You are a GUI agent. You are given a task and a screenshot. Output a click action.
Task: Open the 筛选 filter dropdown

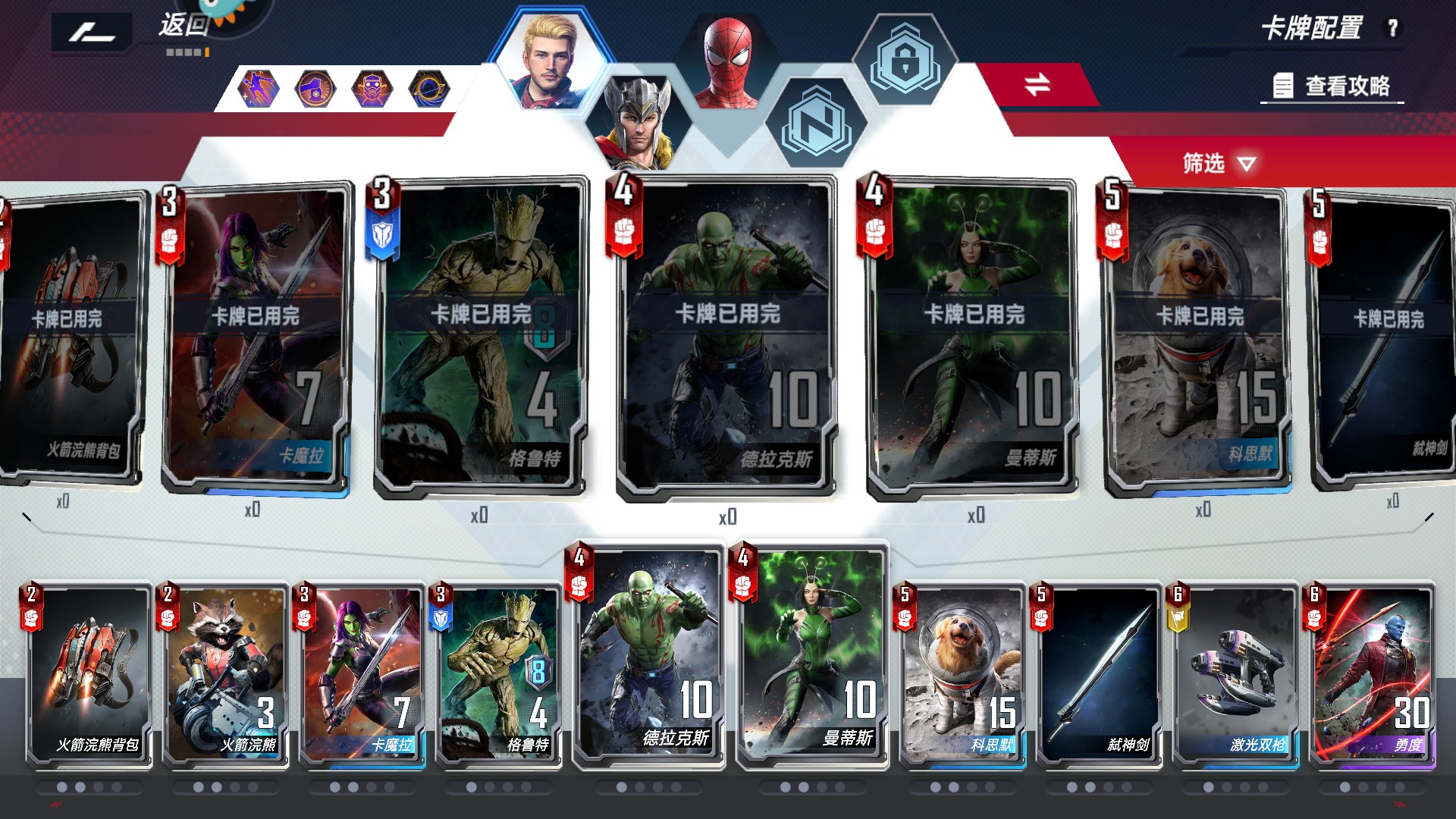pos(1219,163)
